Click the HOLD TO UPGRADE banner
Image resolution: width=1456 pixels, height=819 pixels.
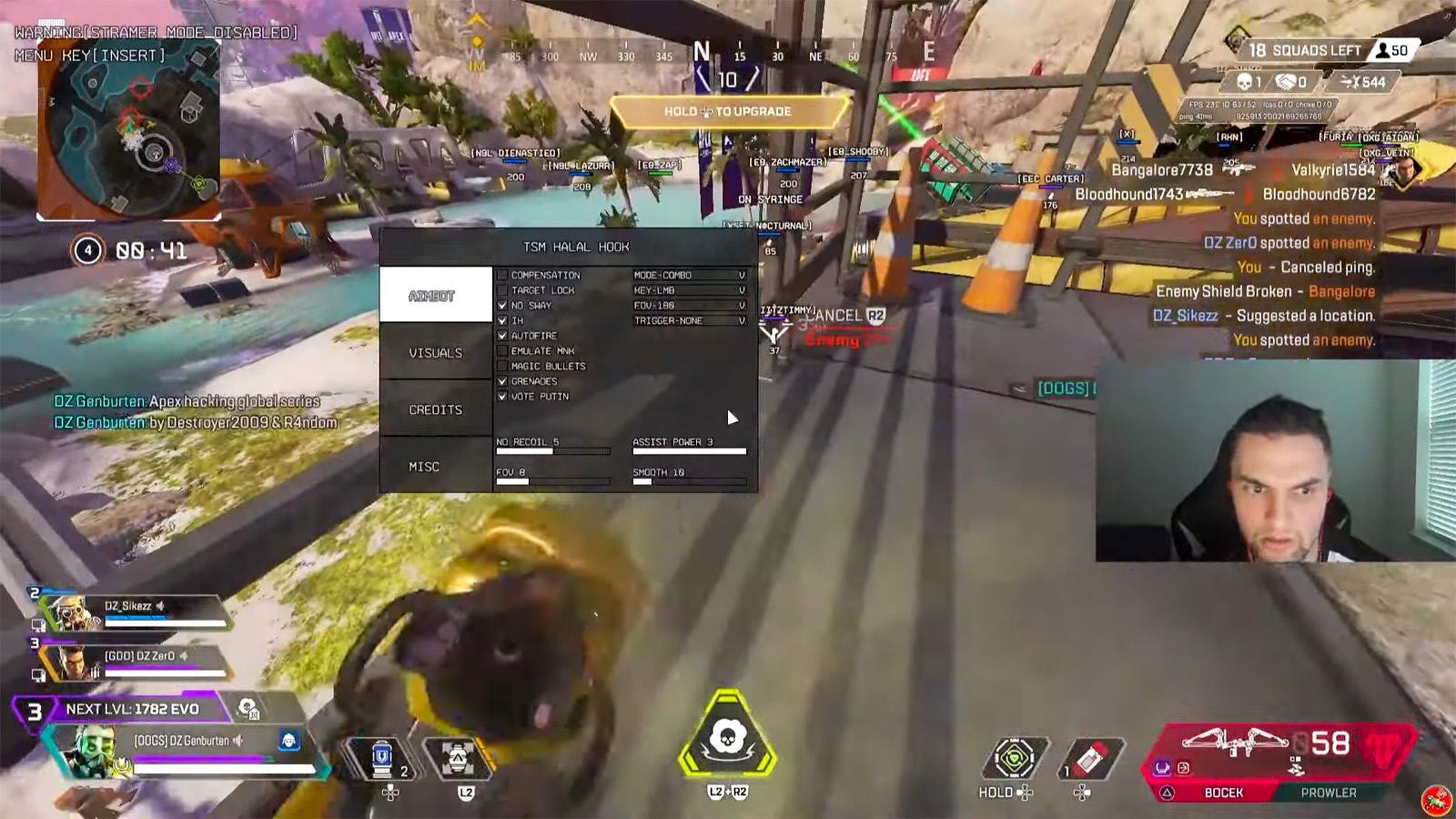click(728, 110)
